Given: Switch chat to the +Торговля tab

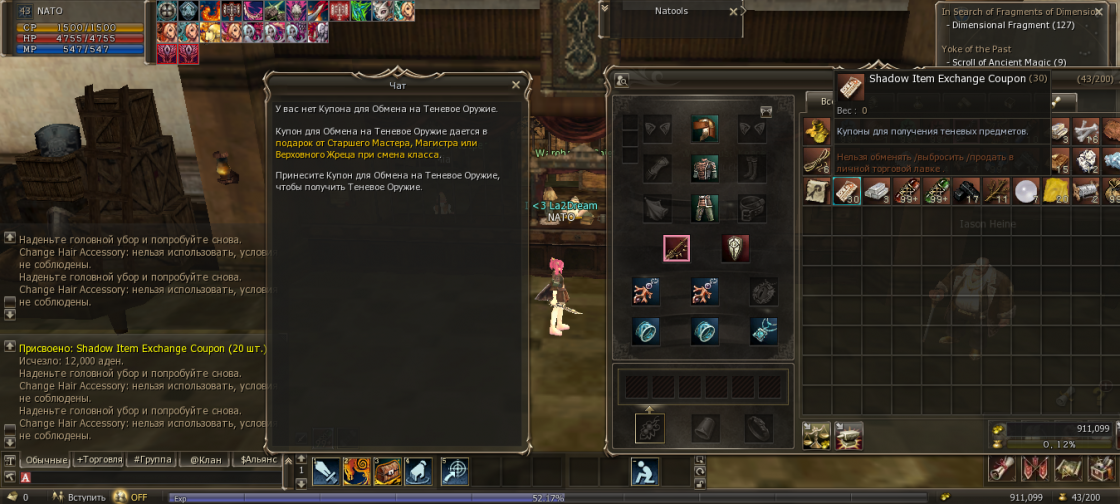Looking at the screenshot, I should pos(98,460).
